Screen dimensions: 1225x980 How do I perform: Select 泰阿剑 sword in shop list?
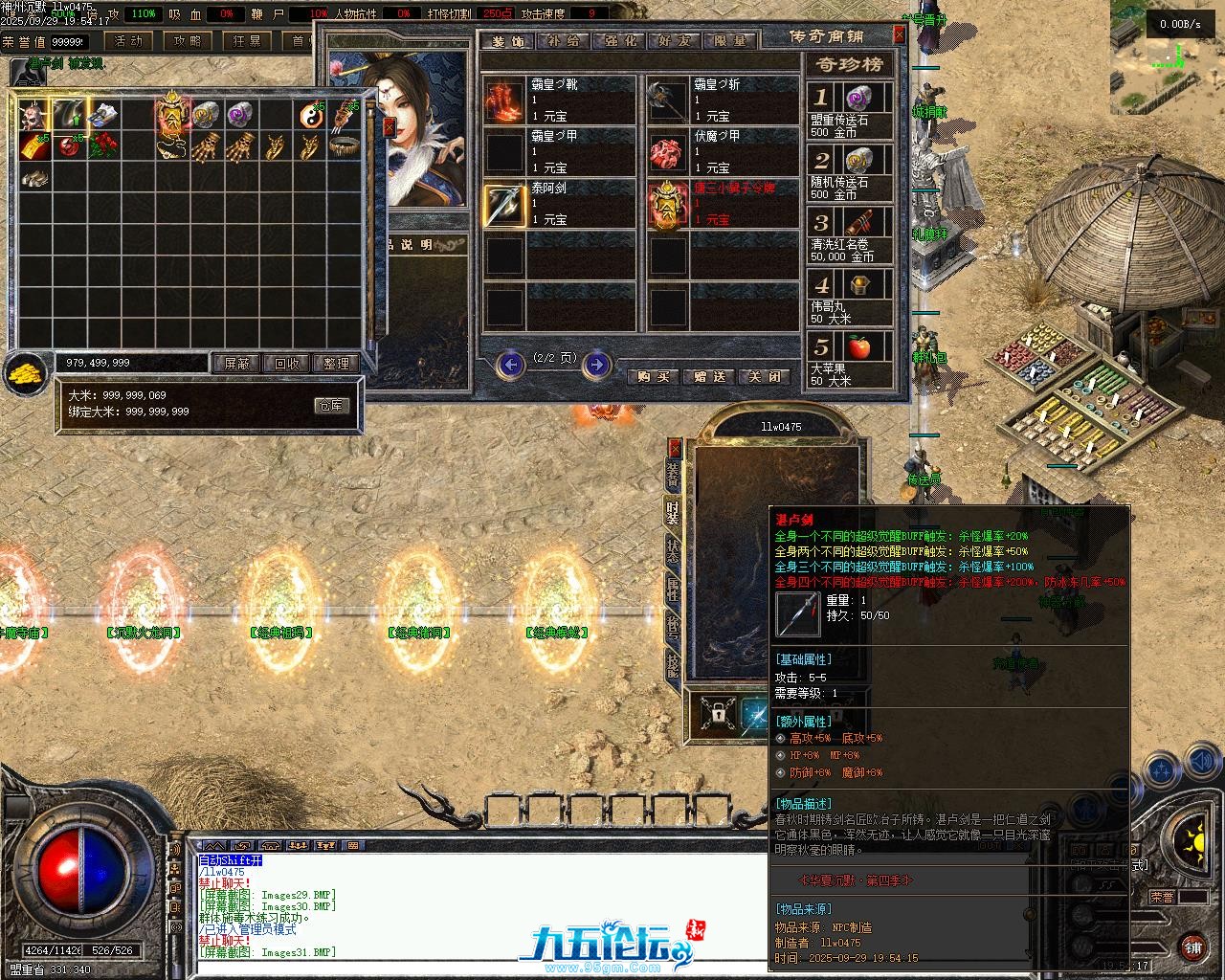tap(504, 204)
